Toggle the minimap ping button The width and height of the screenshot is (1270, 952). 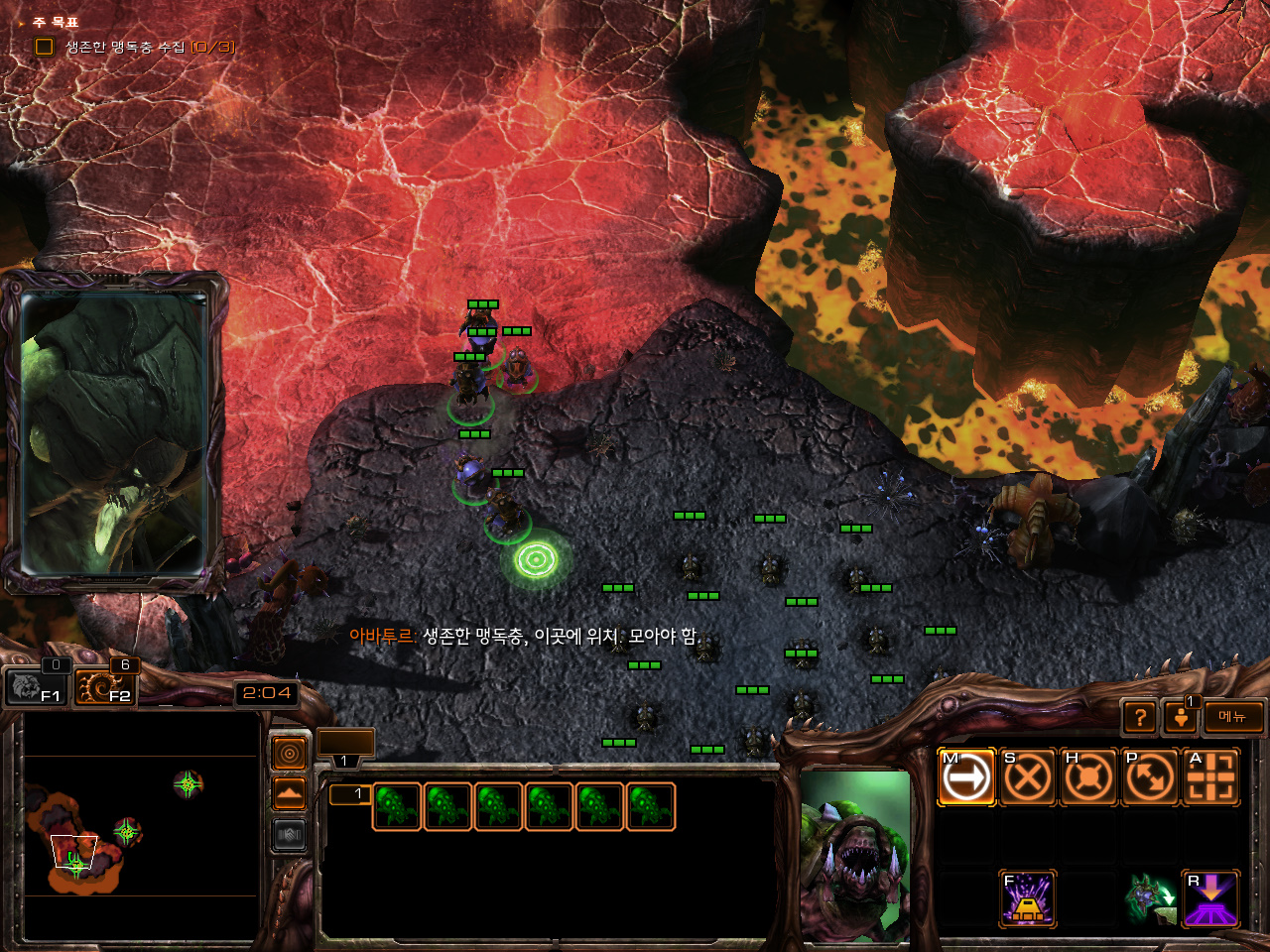point(289,755)
